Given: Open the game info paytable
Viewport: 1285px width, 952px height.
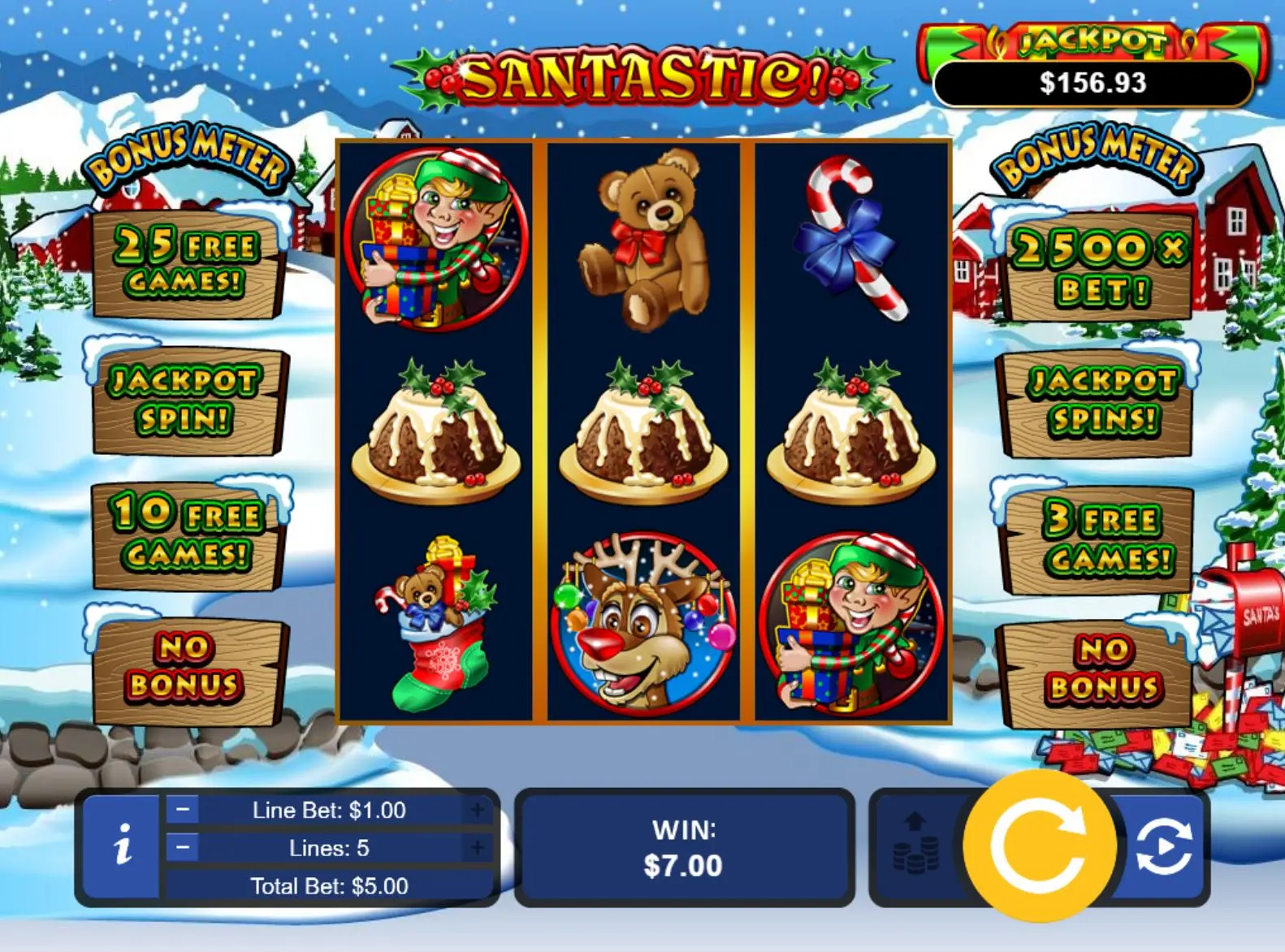Looking at the screenshot, I should [122, 846].
